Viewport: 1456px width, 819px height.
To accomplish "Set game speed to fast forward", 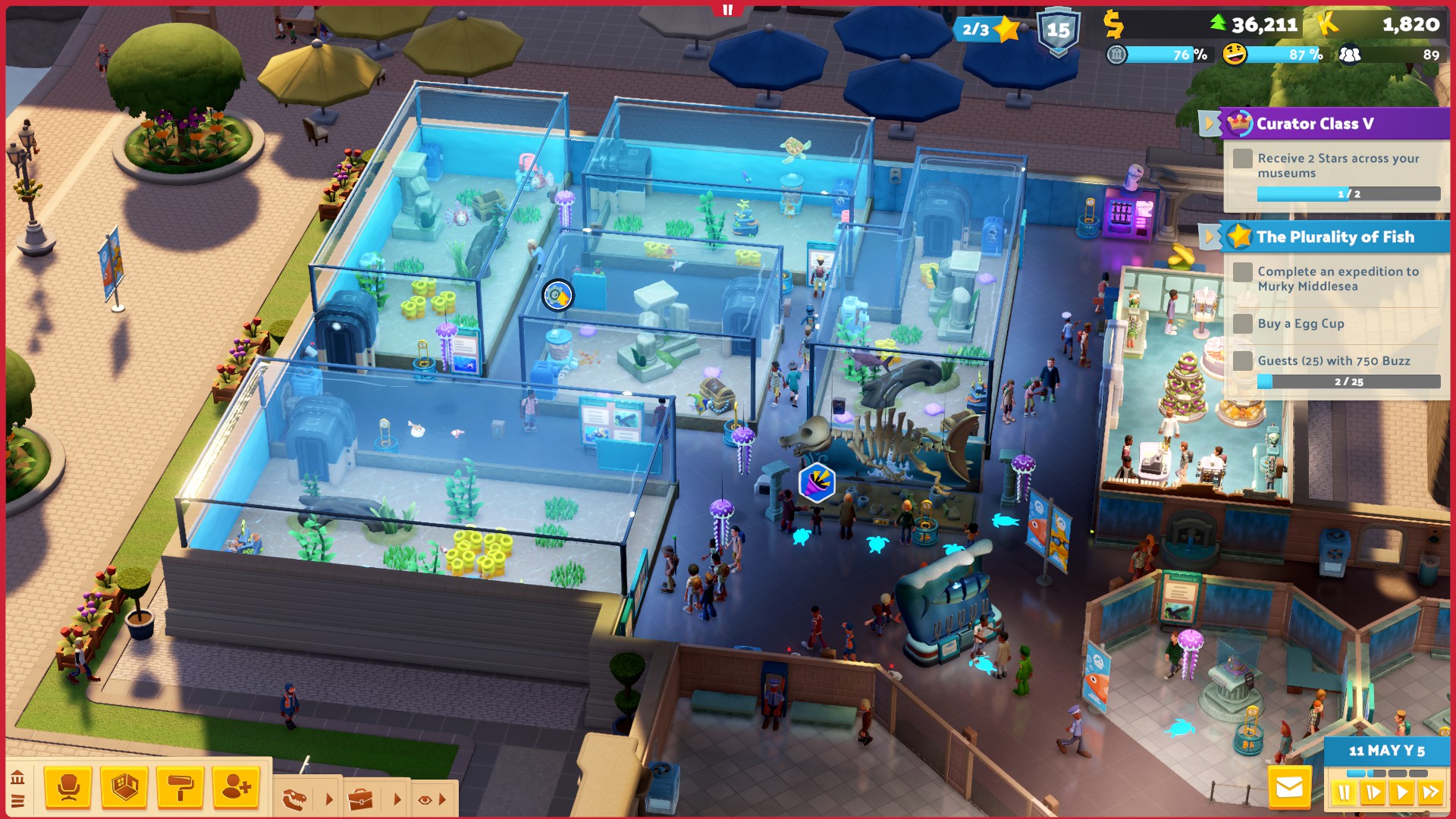I will [x=1431, y=793].
